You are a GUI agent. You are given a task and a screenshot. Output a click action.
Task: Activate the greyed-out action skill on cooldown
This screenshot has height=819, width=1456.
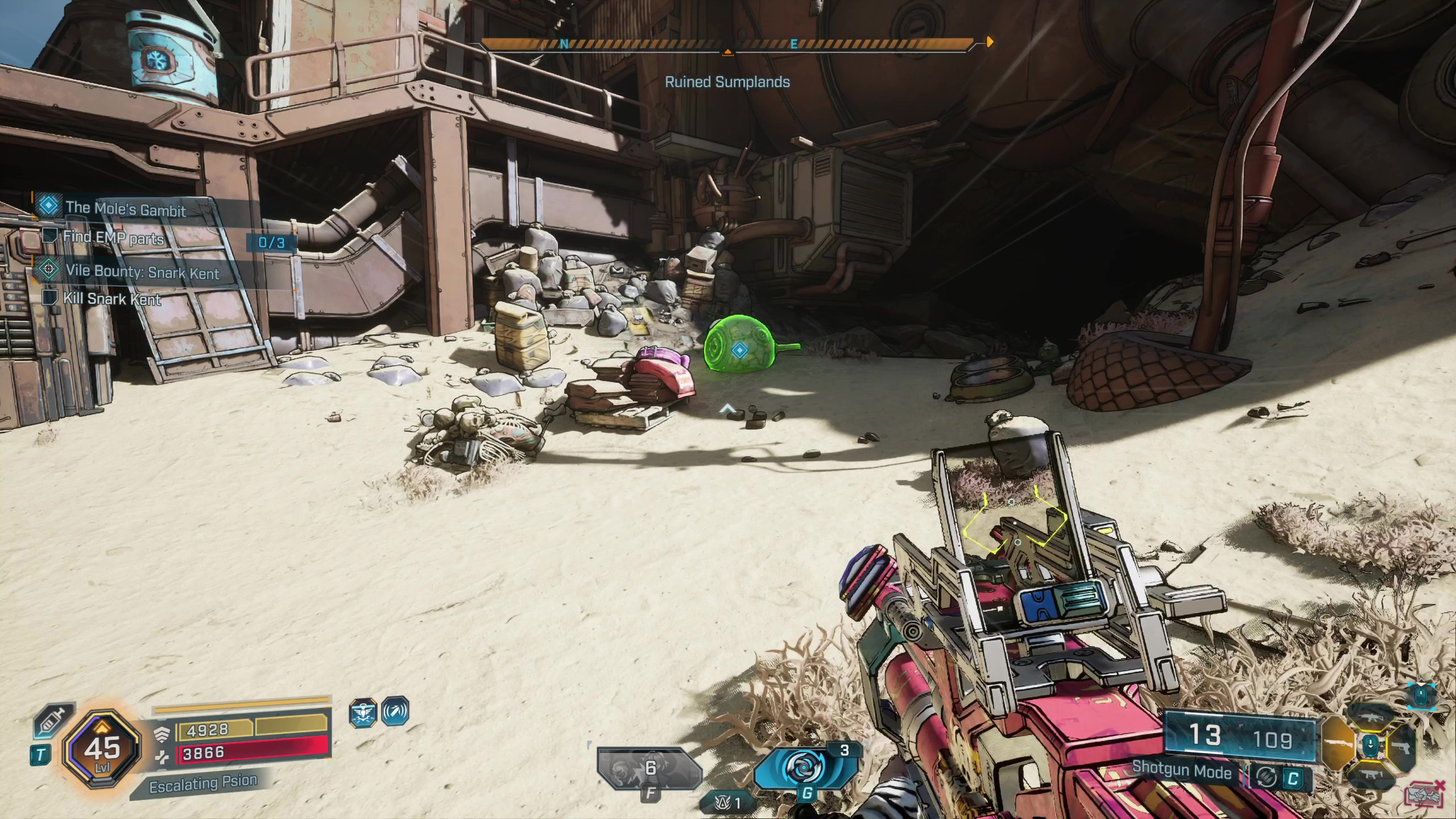(x=650, y=769)
